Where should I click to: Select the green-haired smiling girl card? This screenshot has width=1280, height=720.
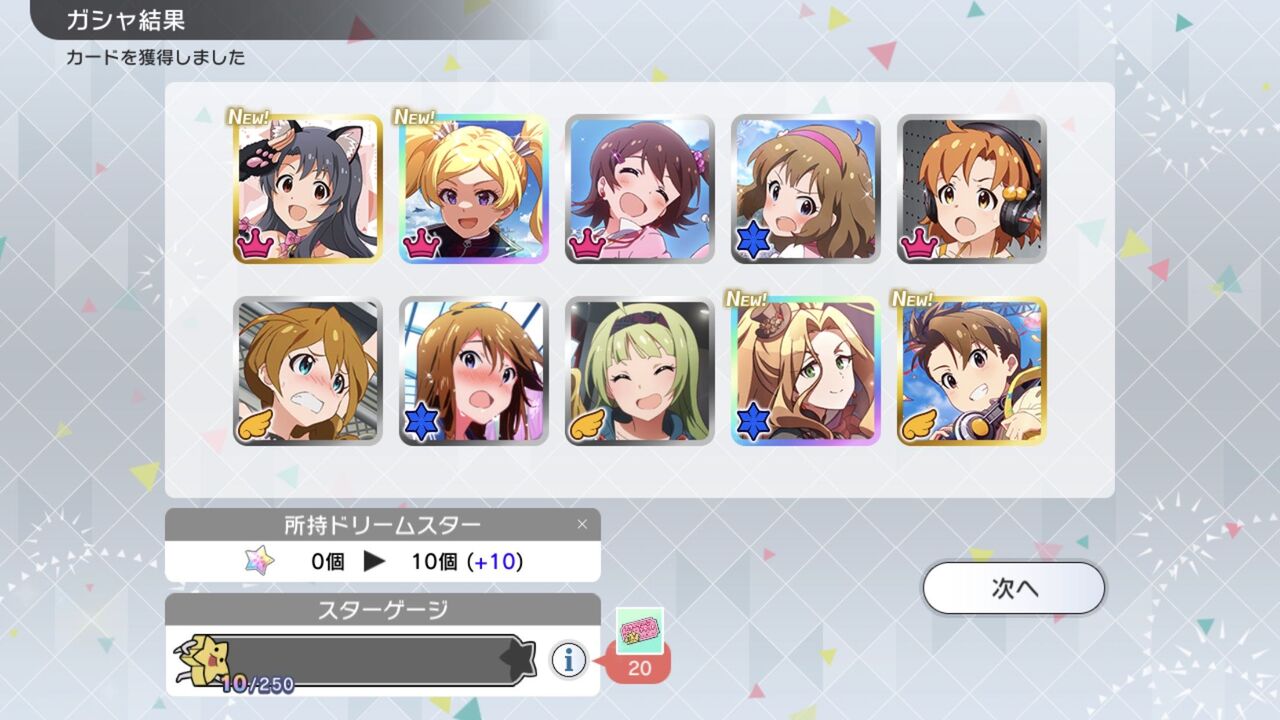click(x=640, y=371)
